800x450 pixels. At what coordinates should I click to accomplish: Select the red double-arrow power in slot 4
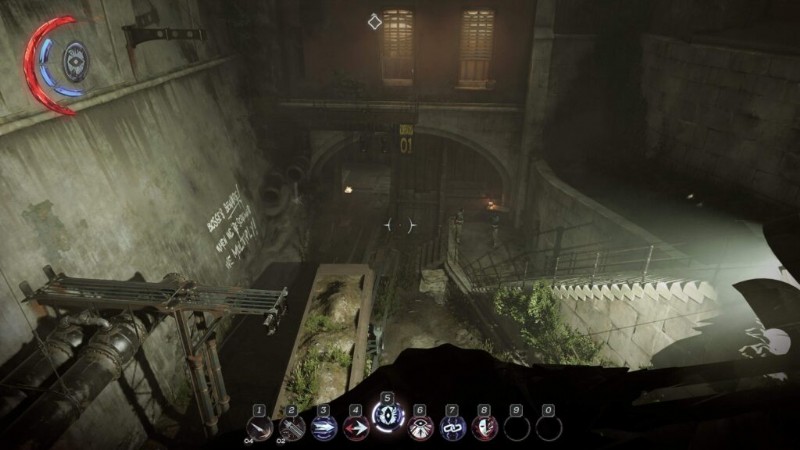click(x=355, y=428)
